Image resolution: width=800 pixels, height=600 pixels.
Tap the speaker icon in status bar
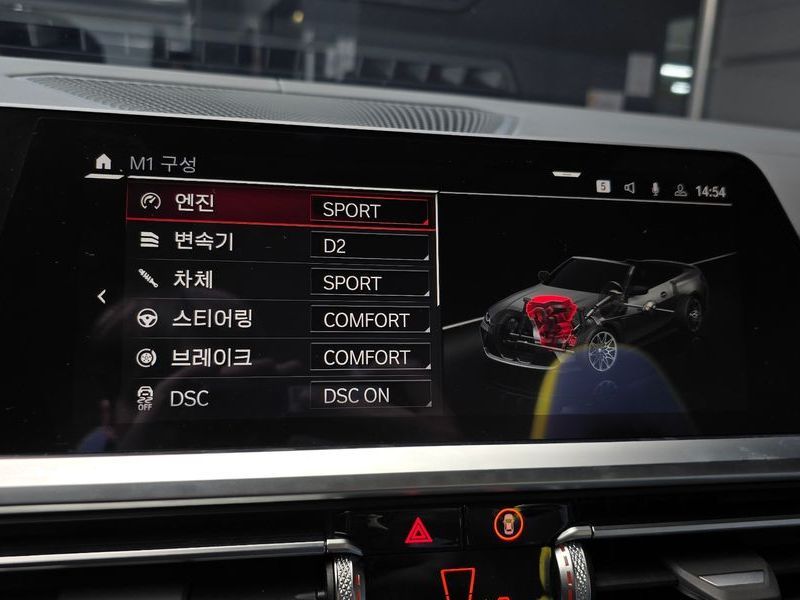tap(630, 188)
